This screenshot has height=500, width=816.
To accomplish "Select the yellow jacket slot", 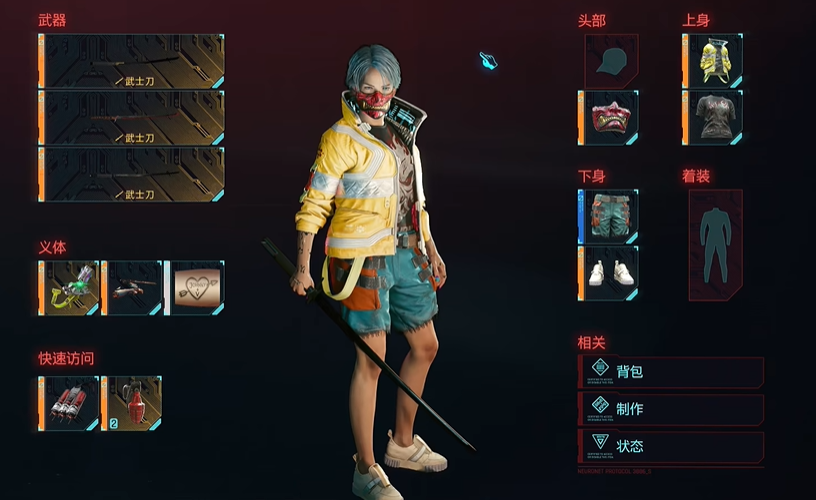I will pos(714,61).
